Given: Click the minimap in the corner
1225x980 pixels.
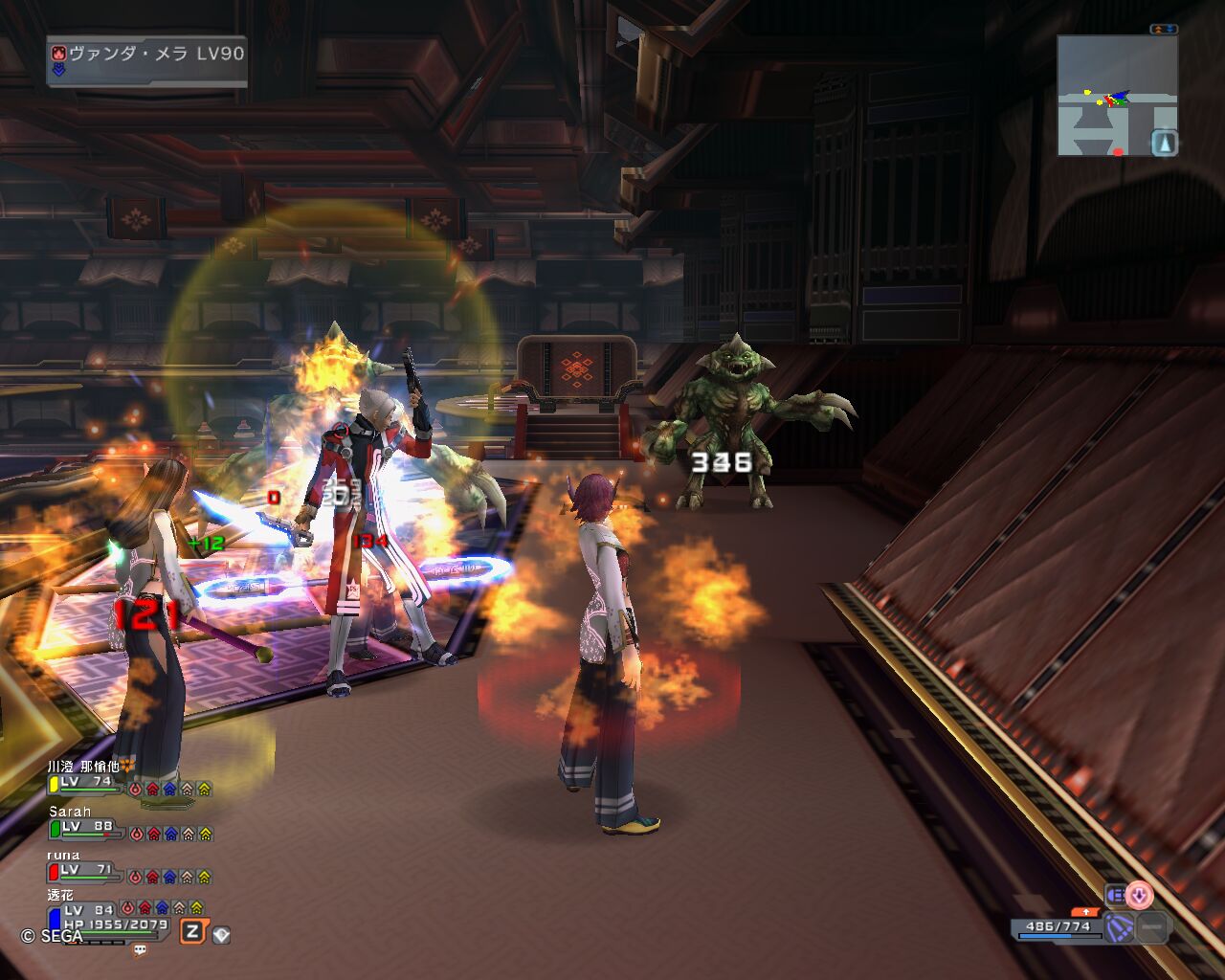Looking at the screenshot, I should [1116, 96].
